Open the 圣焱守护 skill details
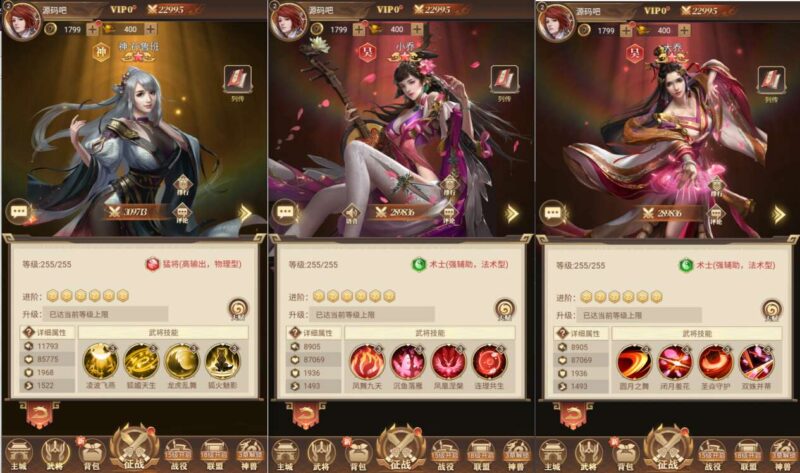Viewport: 800px width, 473px height. [715, 360]
